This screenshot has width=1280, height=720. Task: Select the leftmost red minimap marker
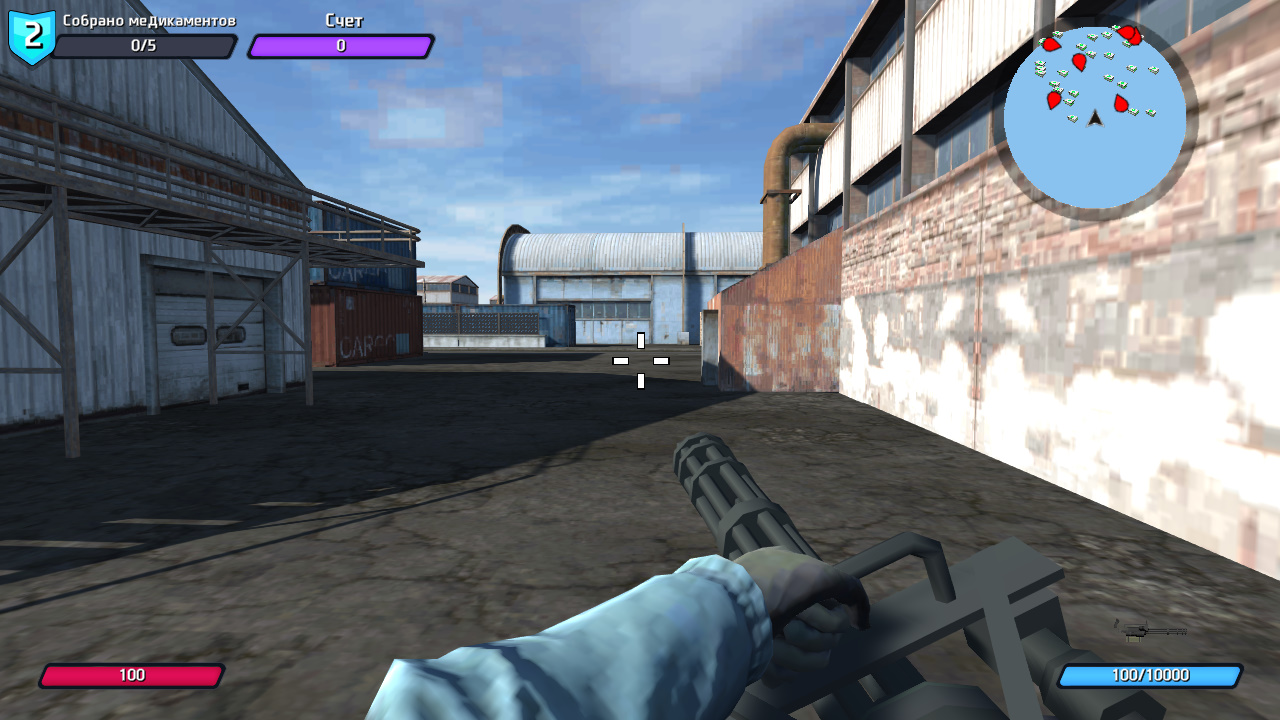[1050, 43]
